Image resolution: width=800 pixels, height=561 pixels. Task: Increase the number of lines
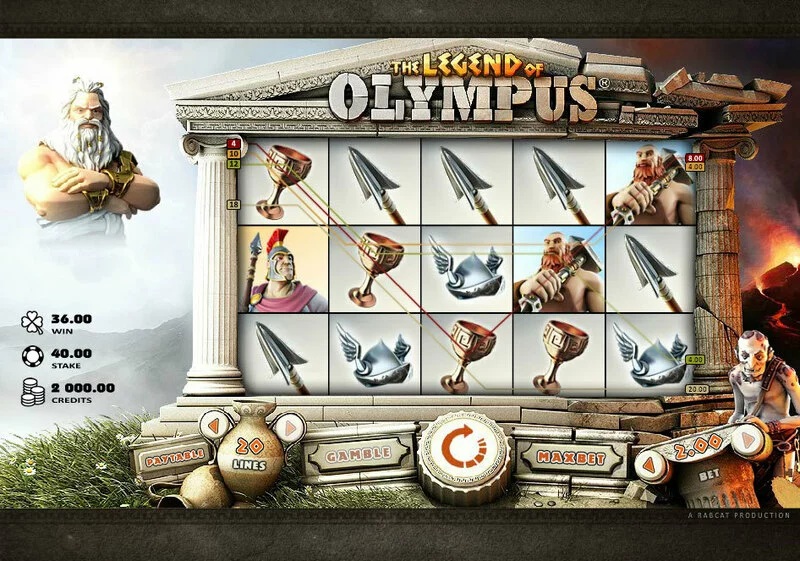tap(289, 427)
